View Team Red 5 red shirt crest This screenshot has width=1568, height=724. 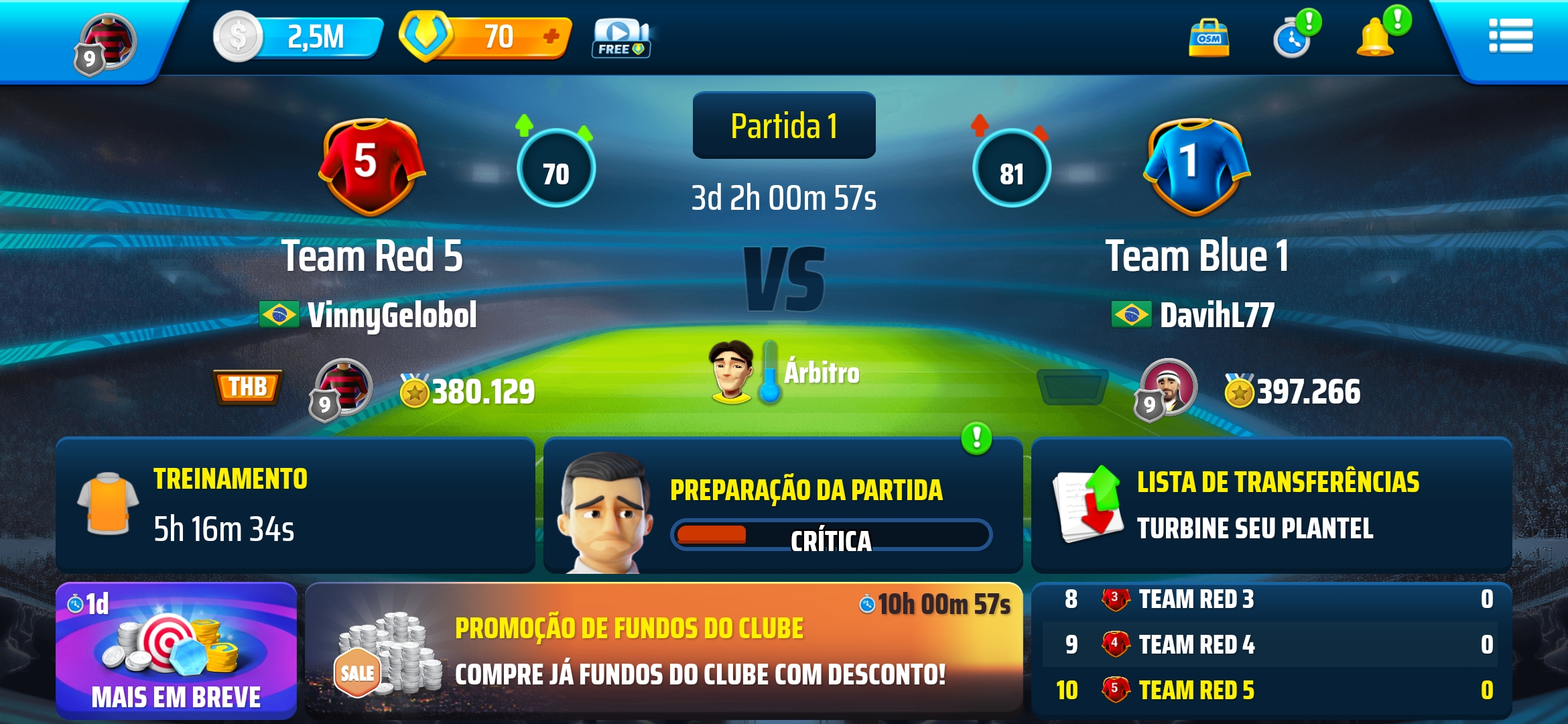point(371,166)
